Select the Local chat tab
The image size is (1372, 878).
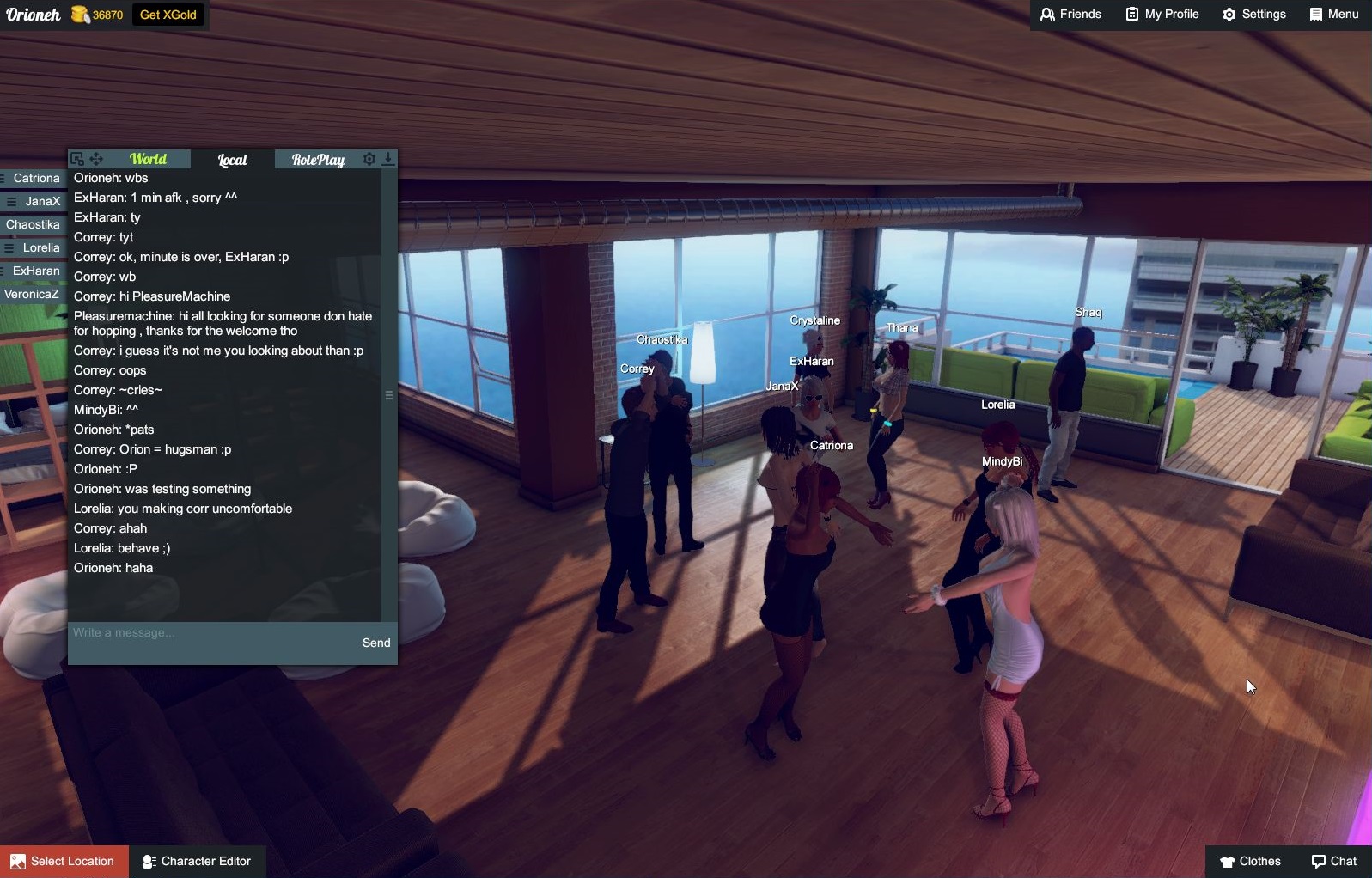[x=232, y=160]
